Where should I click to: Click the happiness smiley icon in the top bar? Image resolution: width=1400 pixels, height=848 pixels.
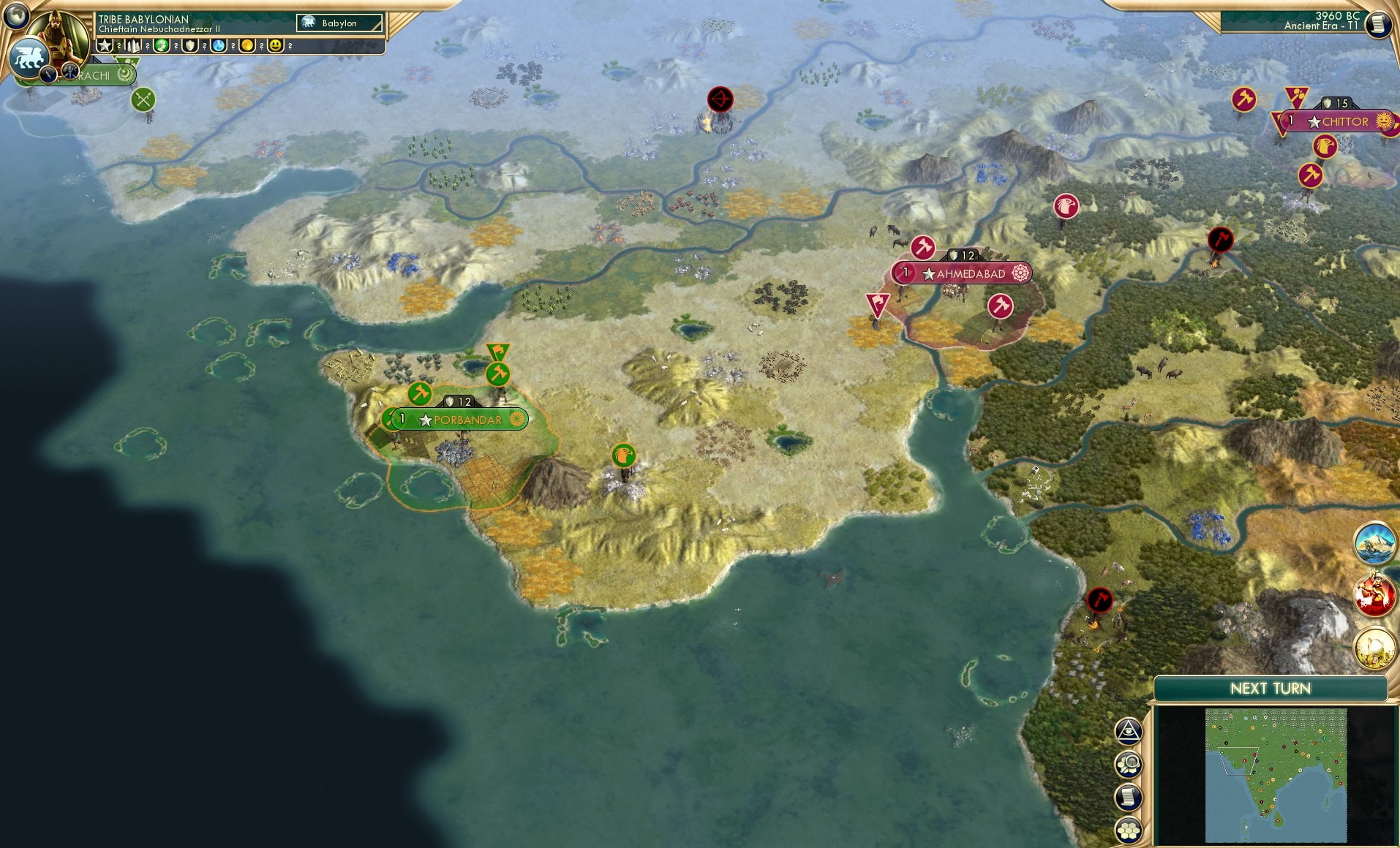pos(276,46)
